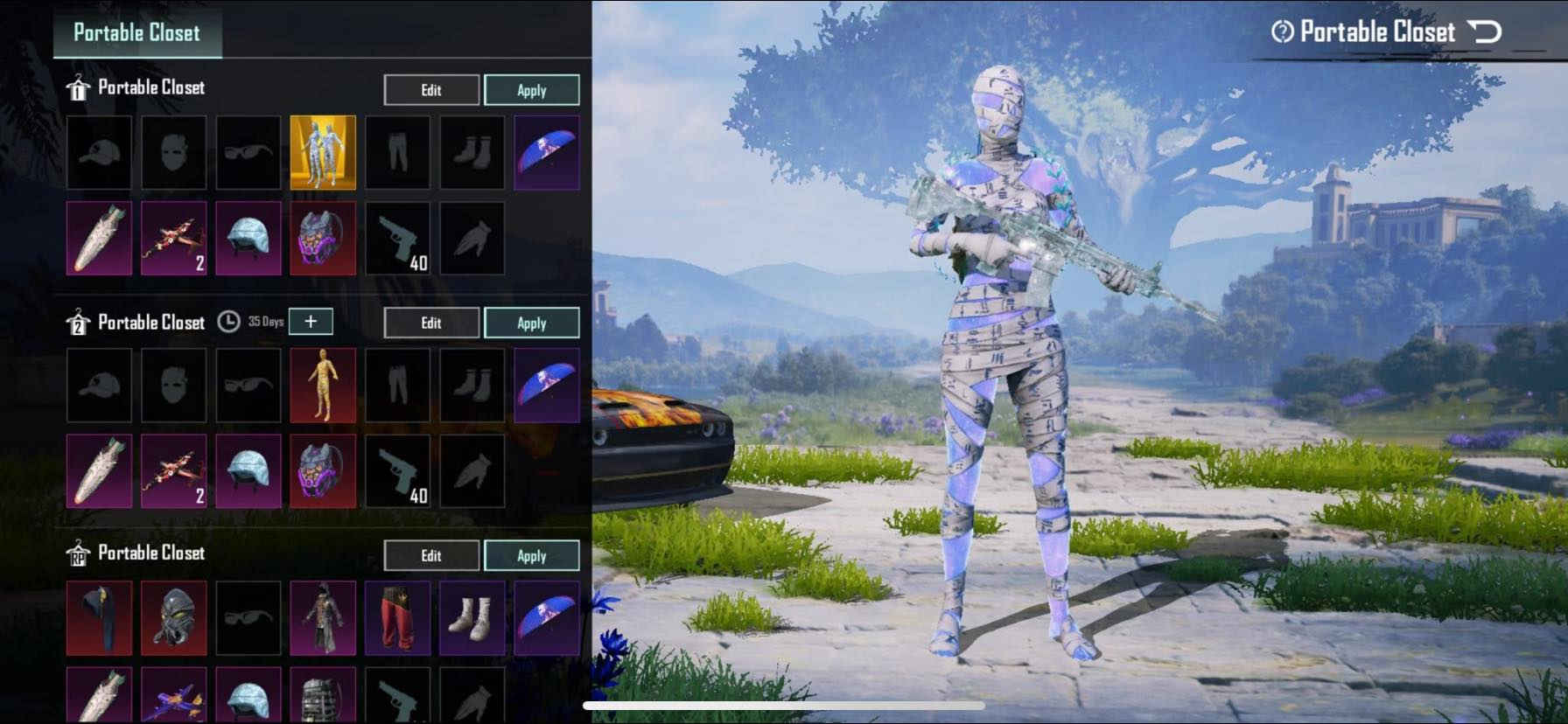Select the Portable Closet tab

(137, 33)
